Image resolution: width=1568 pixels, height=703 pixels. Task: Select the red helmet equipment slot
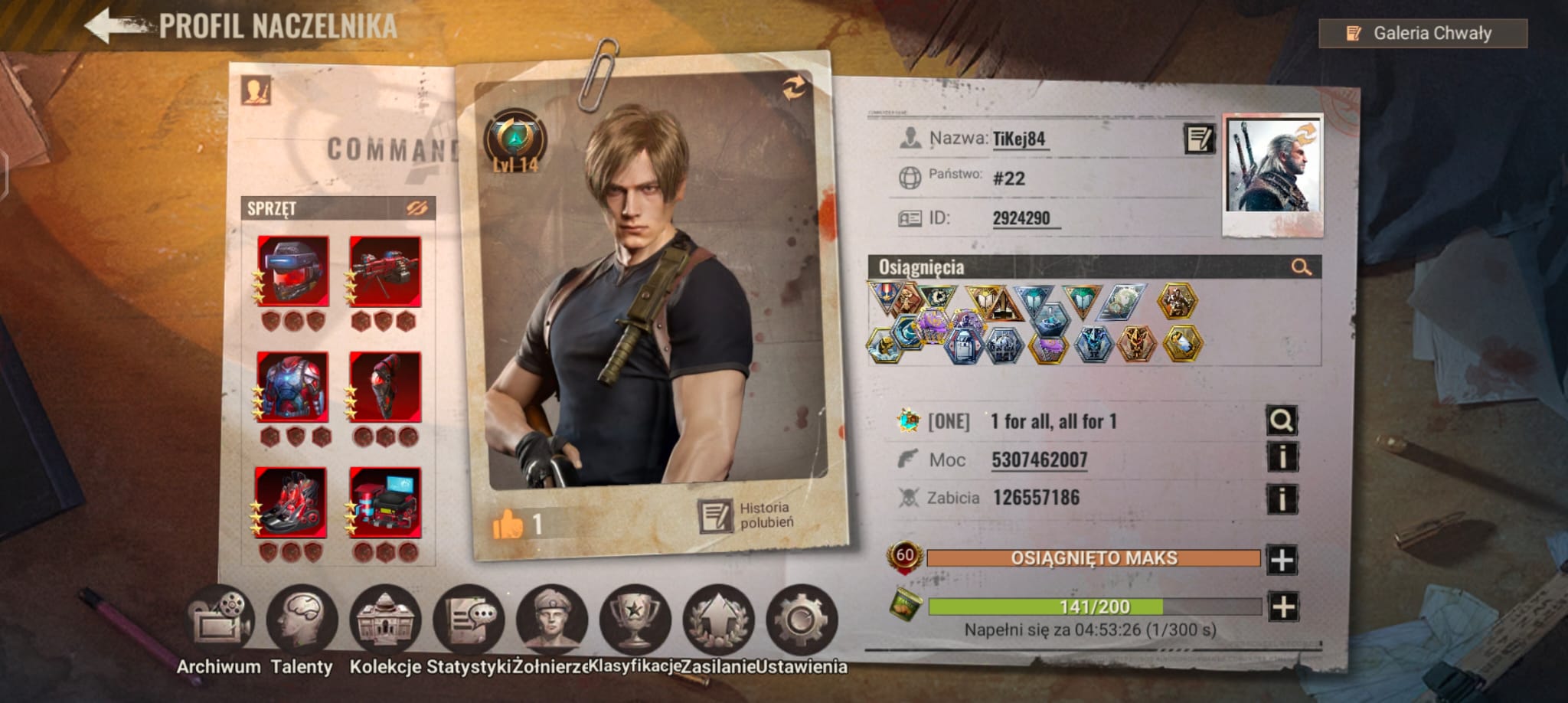(x=293, y=271)
